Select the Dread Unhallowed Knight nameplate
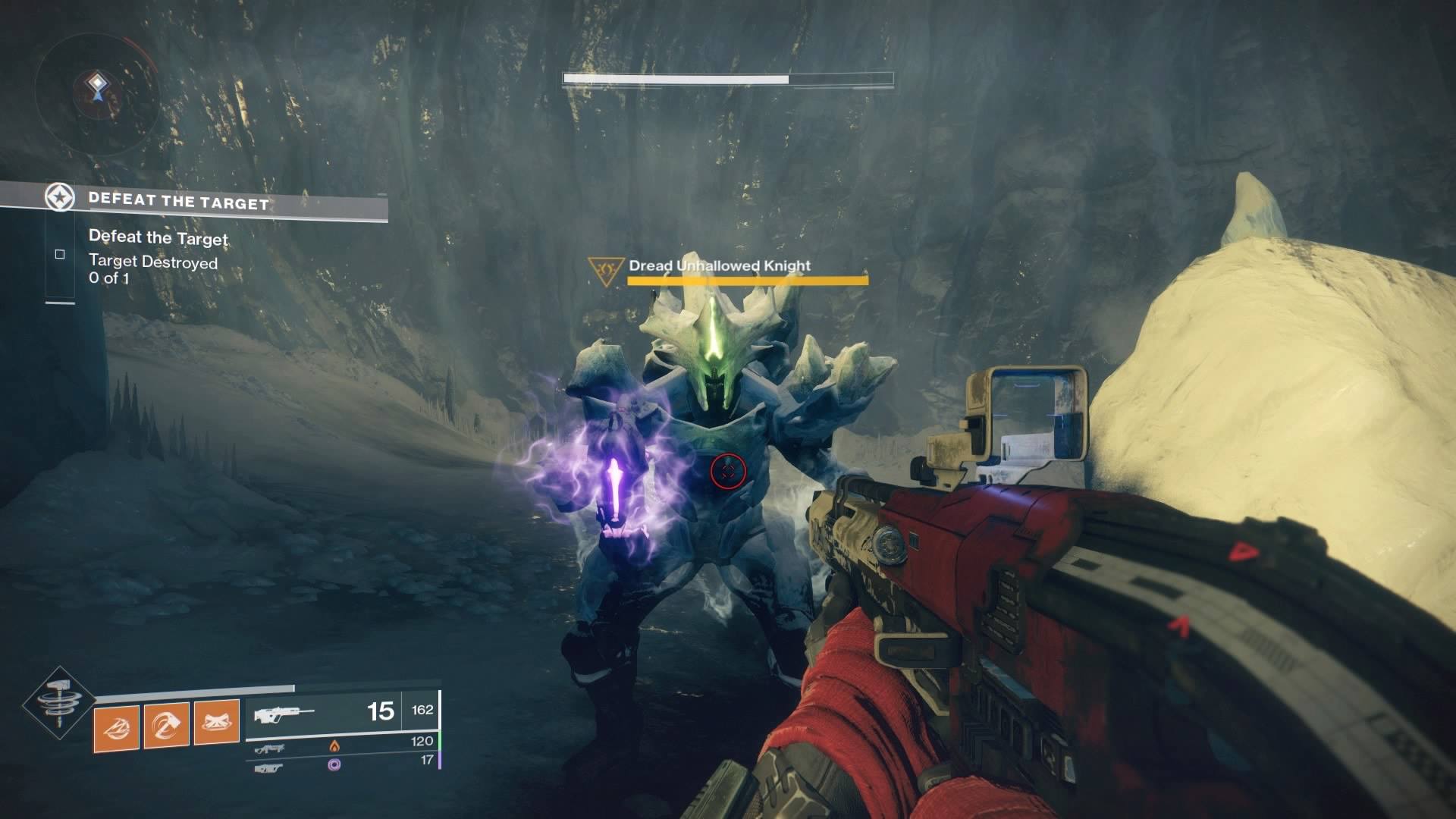The width and height of the screenshot is (1456, 819). [719, 266]
